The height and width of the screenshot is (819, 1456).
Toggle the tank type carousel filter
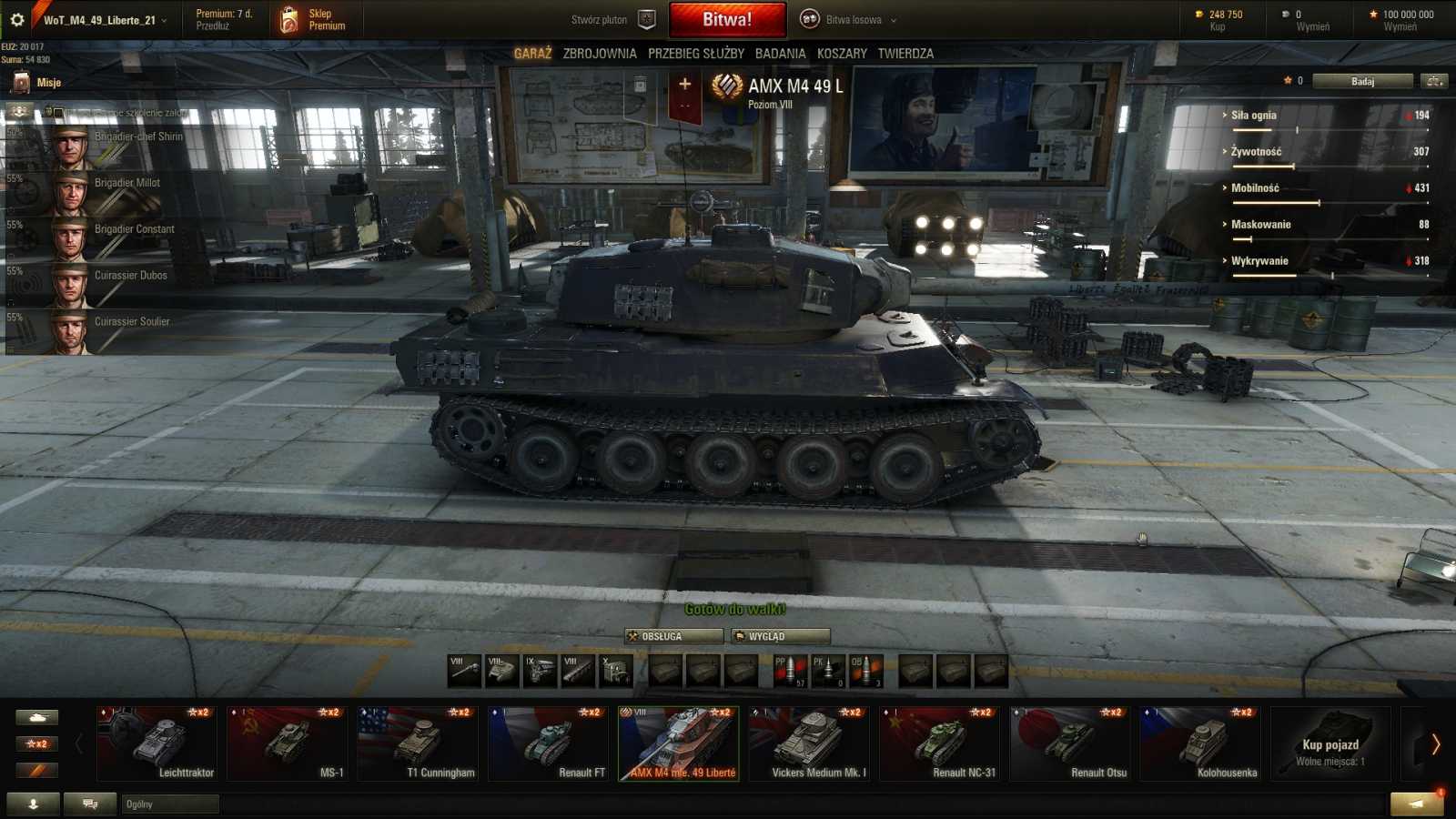[x=35, y=716]
